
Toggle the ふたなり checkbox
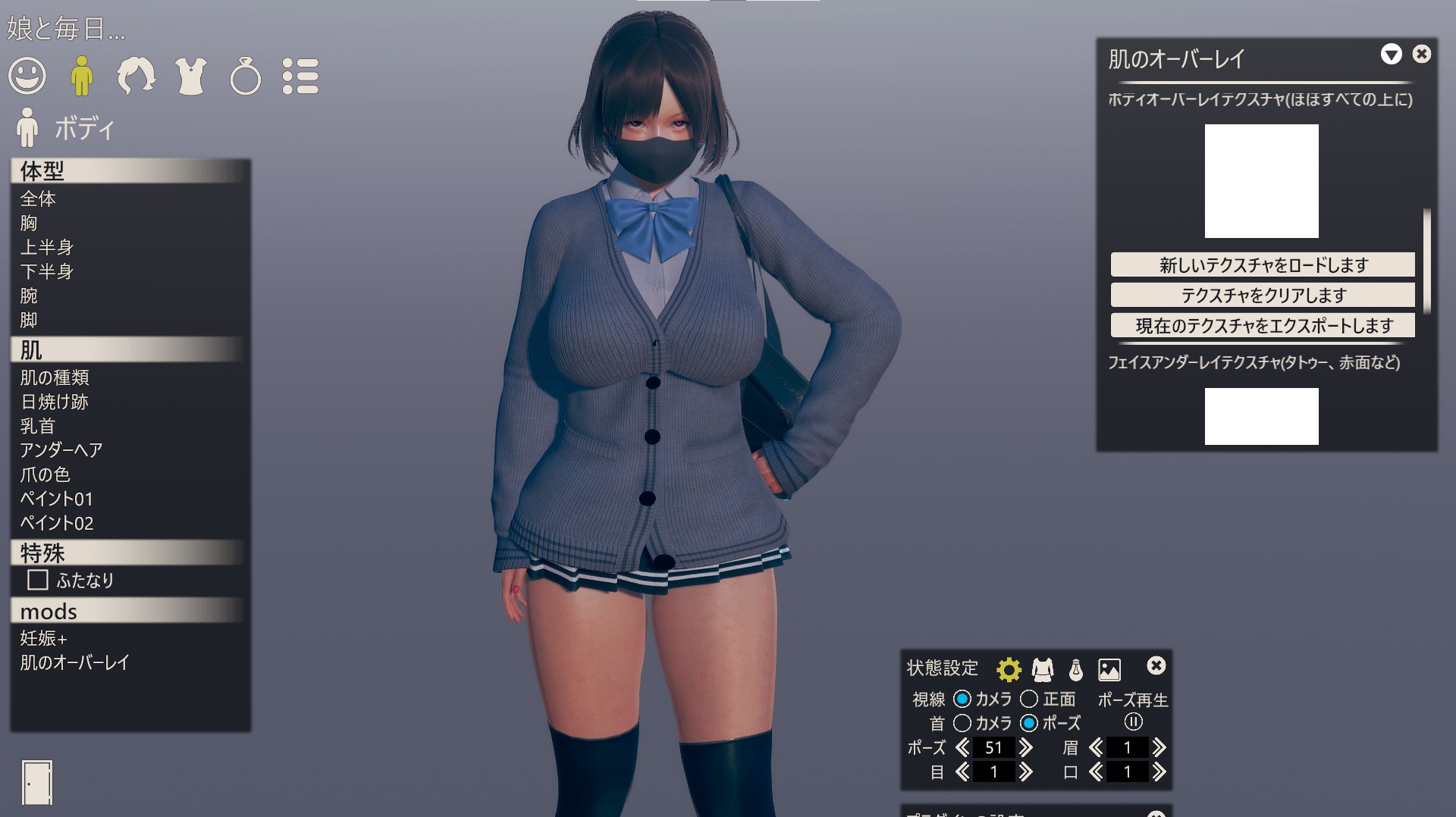point(38,581)
